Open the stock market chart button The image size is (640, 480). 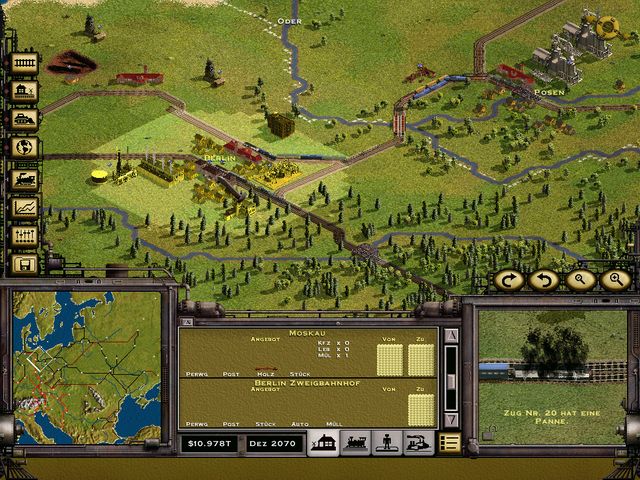coord(24,207)
